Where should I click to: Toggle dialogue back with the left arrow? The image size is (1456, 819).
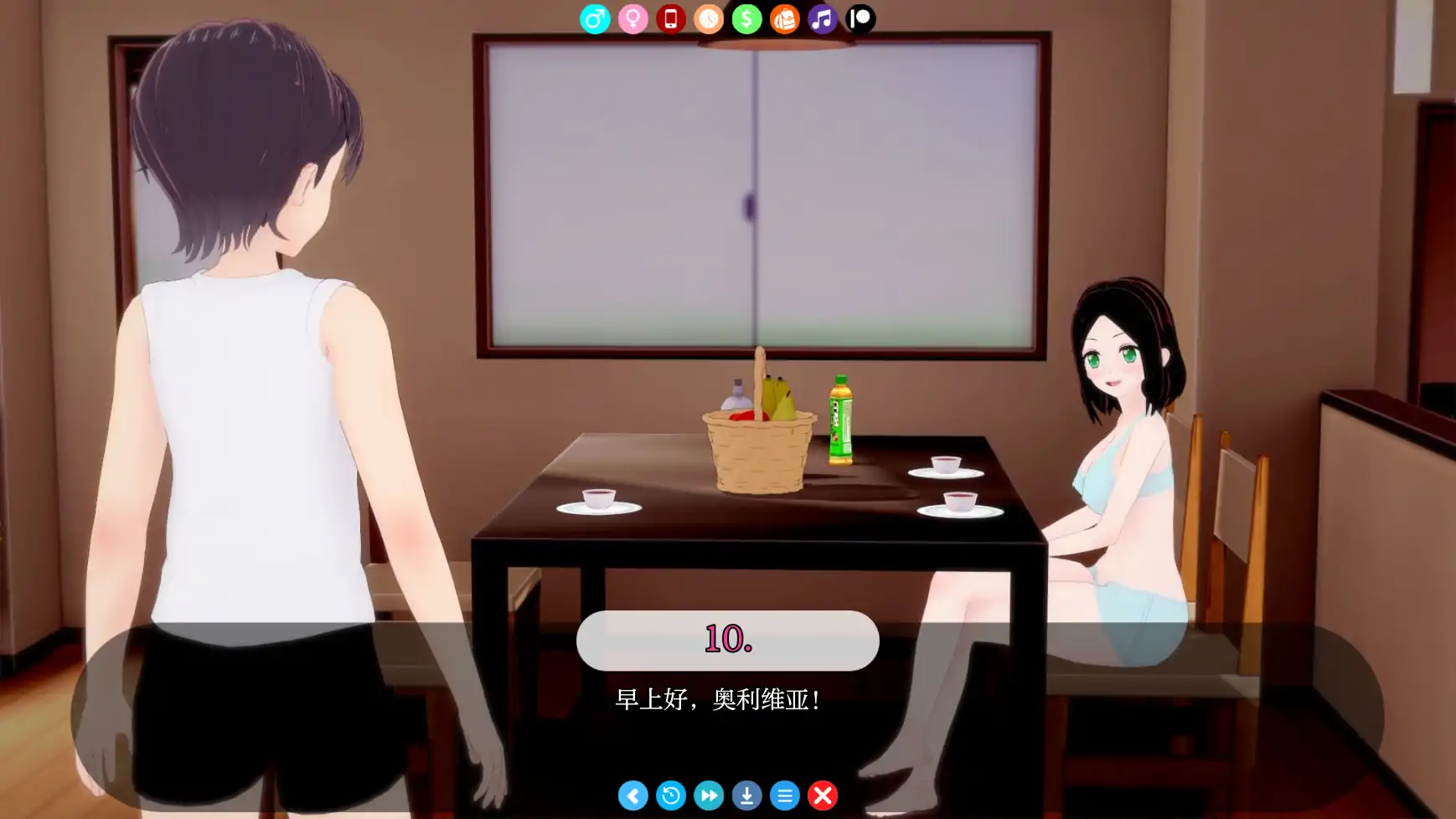click(634, 796)
